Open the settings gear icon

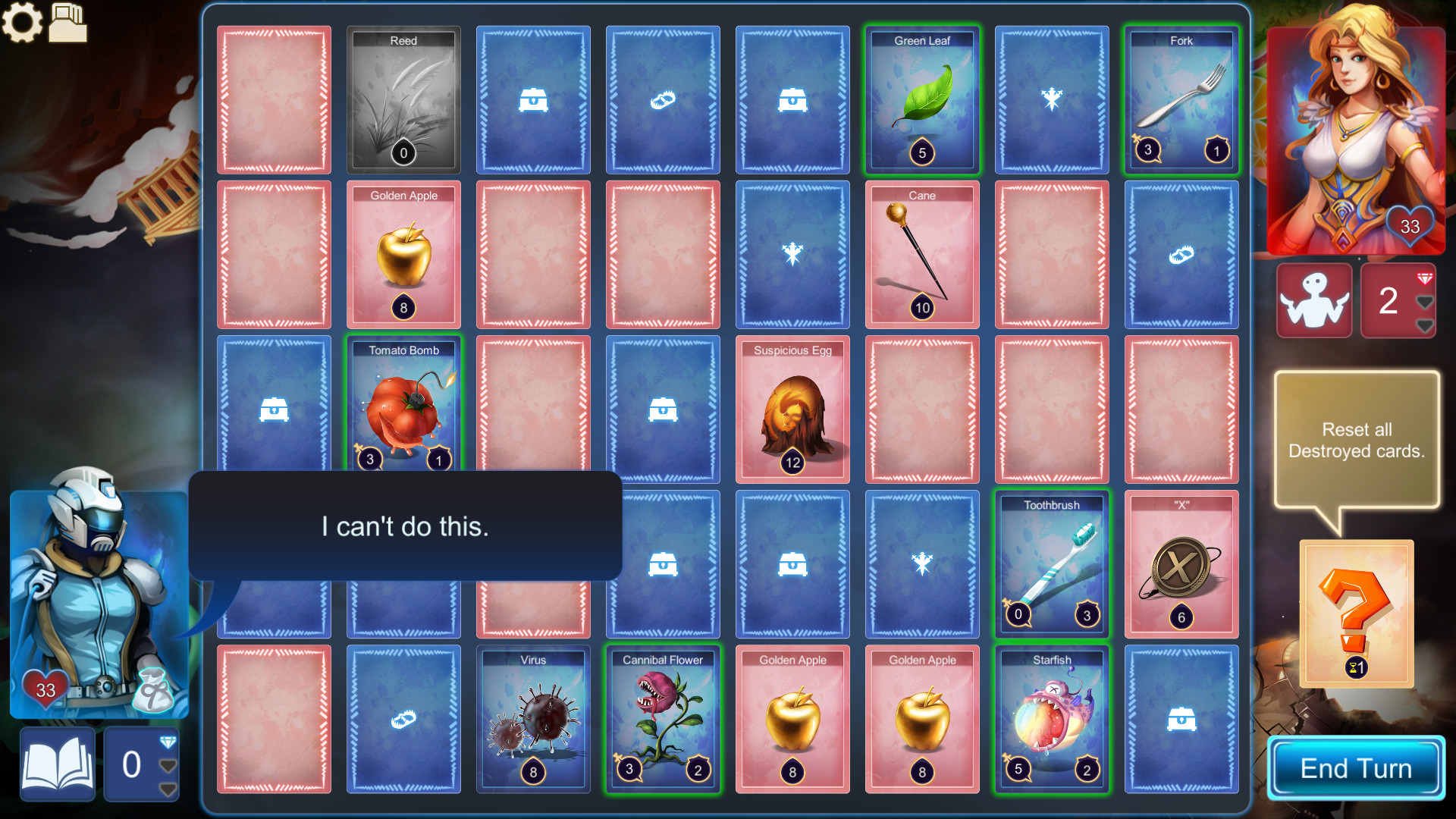coord(24,22)
